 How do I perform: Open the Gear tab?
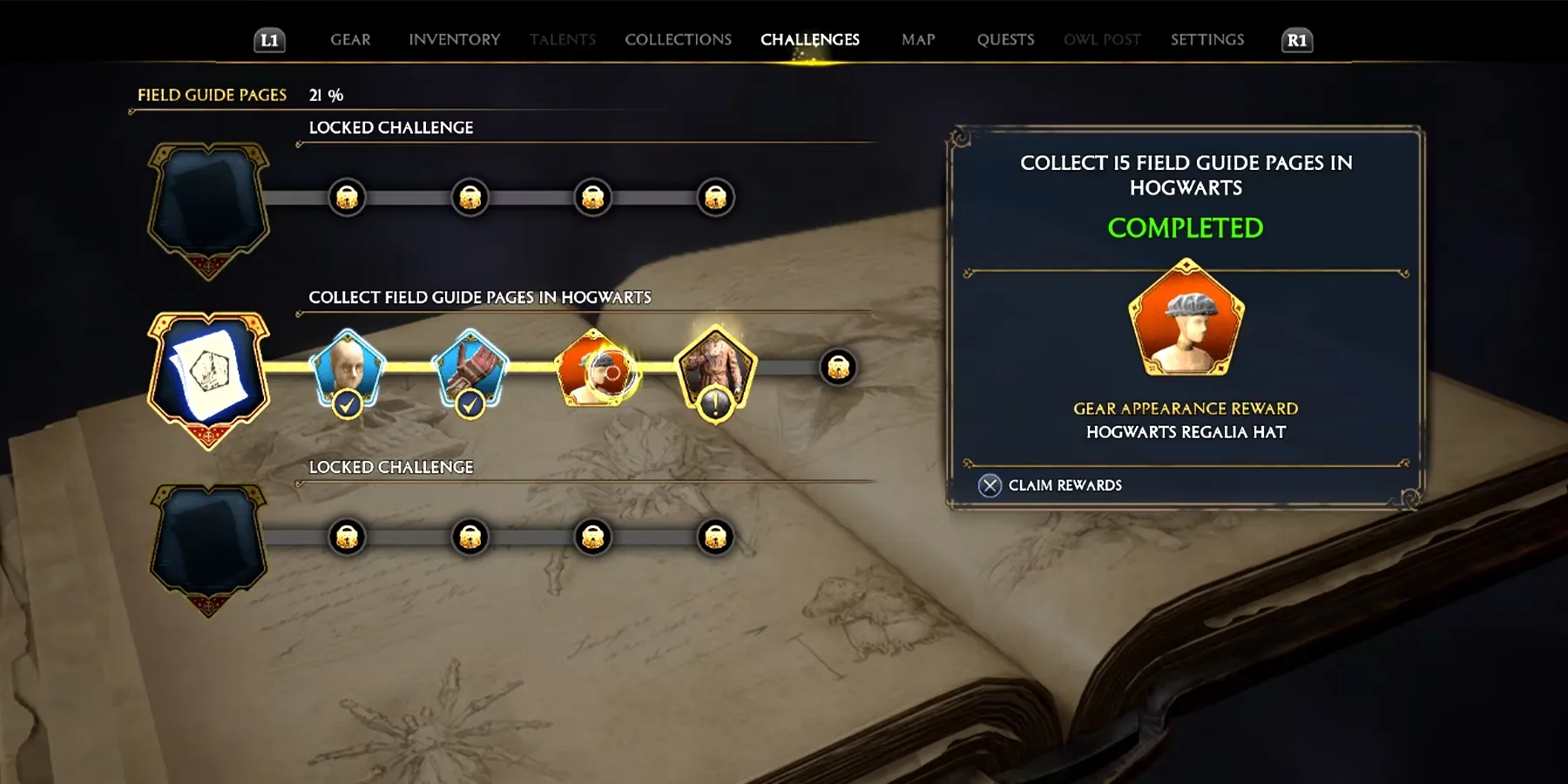click(x=350, y=39)
